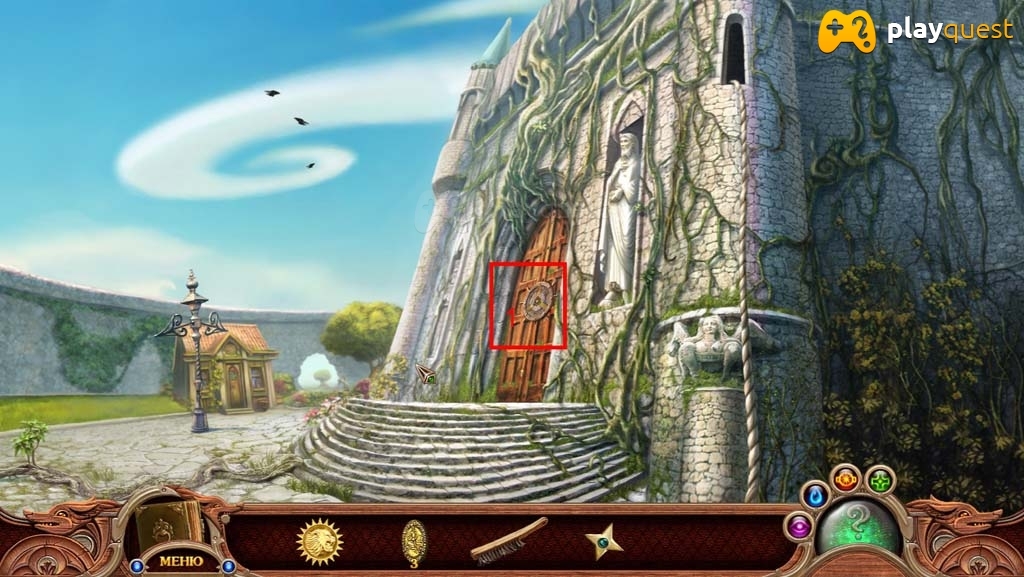This screenshot has height=577, width=1024.
Task: Choose the star-shaped item with green gem
Action: pyautogui.click(x=603, y=541)
